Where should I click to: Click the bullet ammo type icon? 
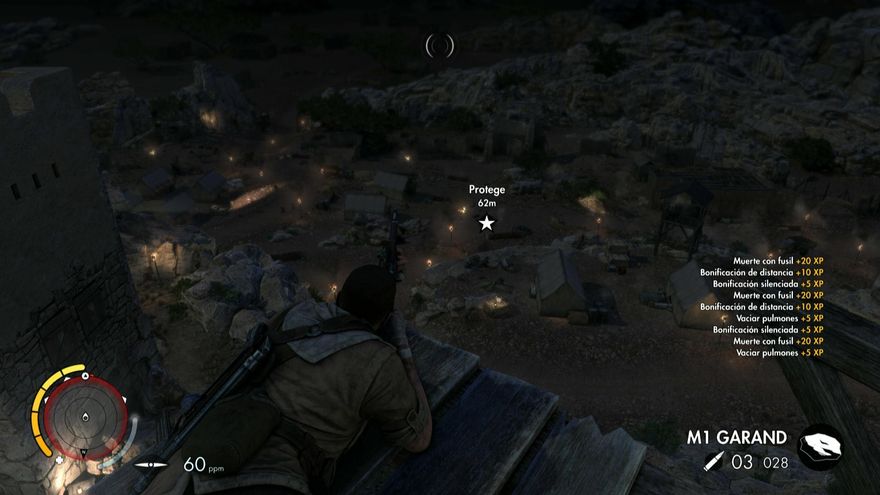pyautogui.click(x=711, y=462)
